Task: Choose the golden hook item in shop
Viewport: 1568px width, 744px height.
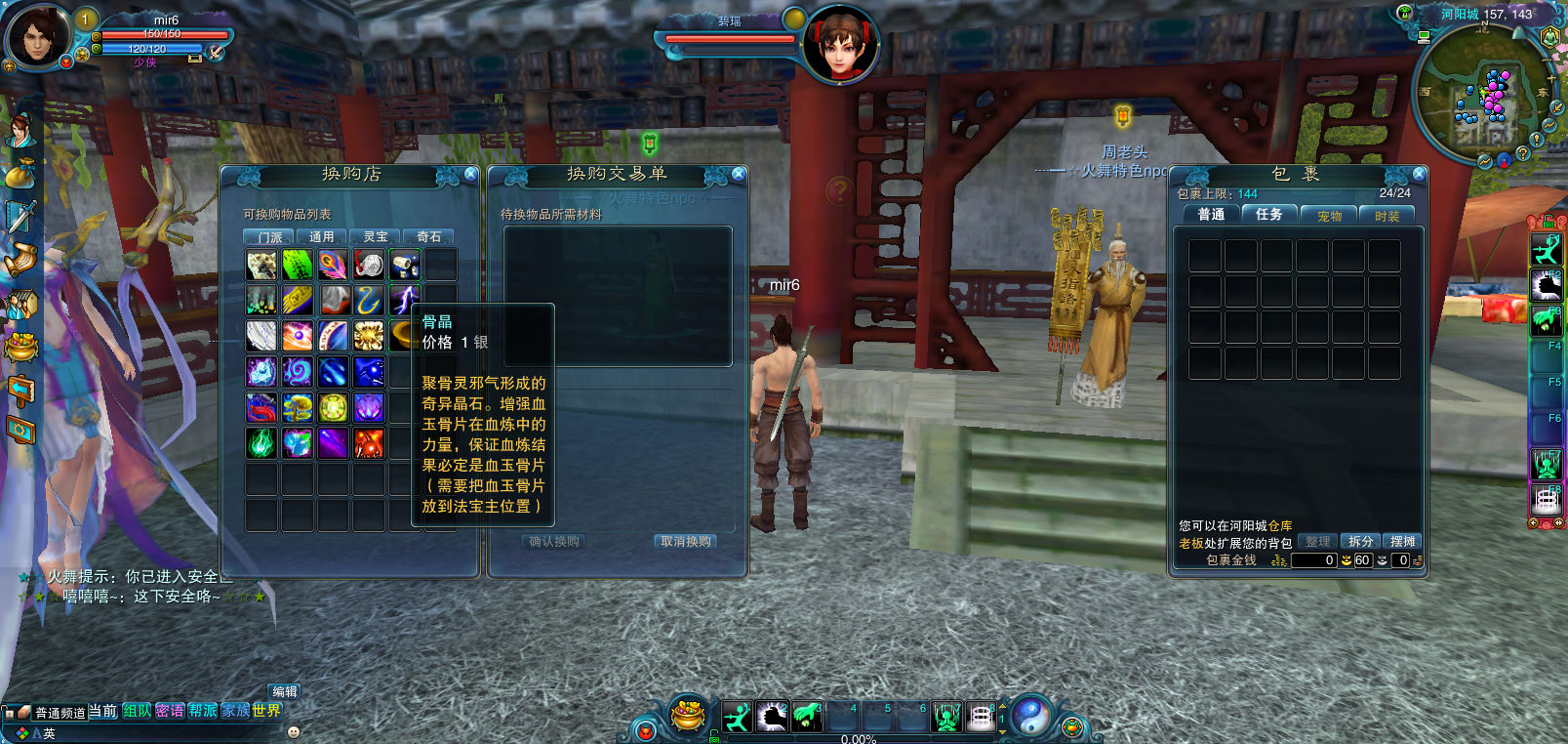Action: [369, 301]
